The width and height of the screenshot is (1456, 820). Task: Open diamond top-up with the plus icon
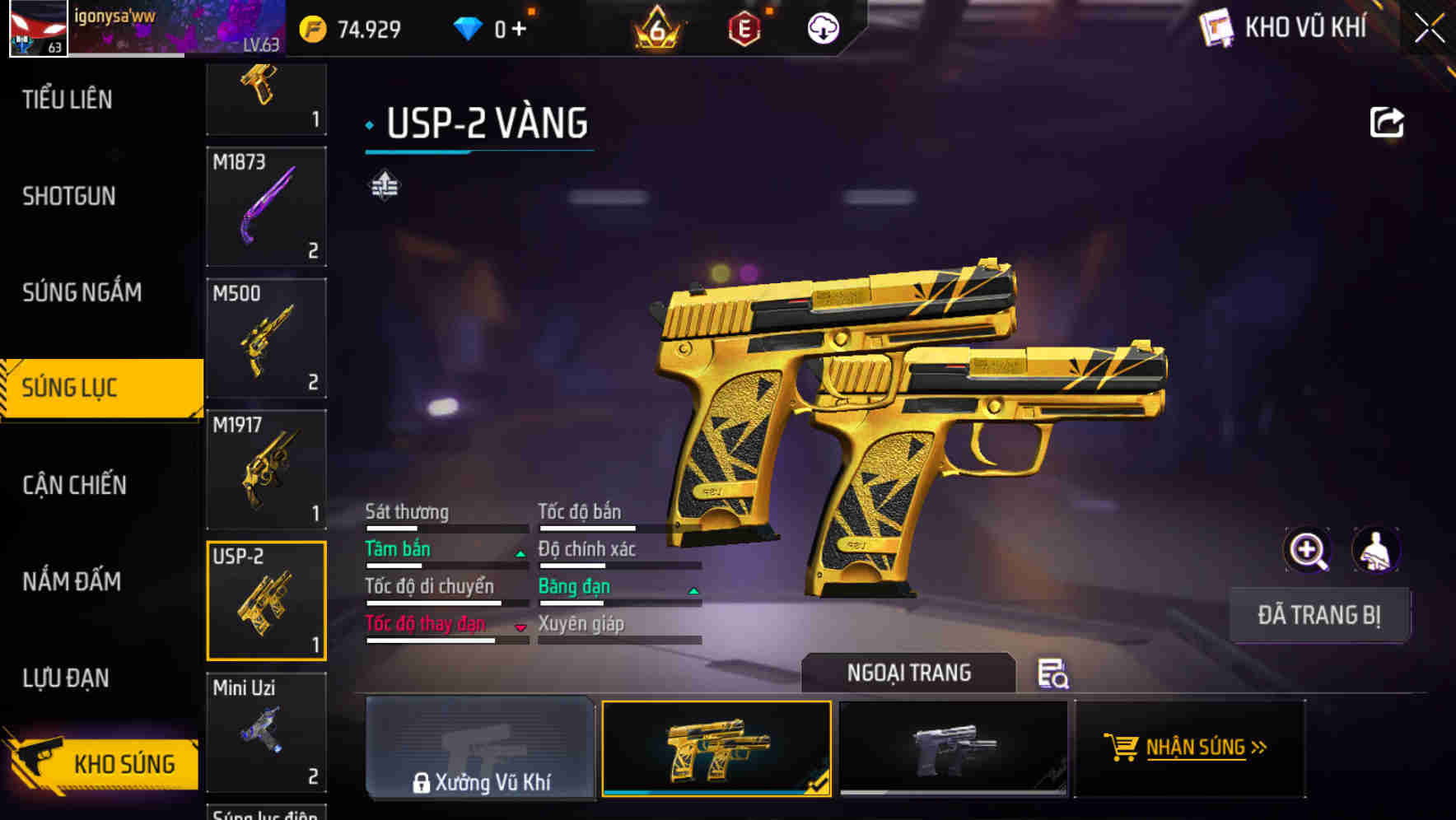pyautogui.click(x=519, y=27)
